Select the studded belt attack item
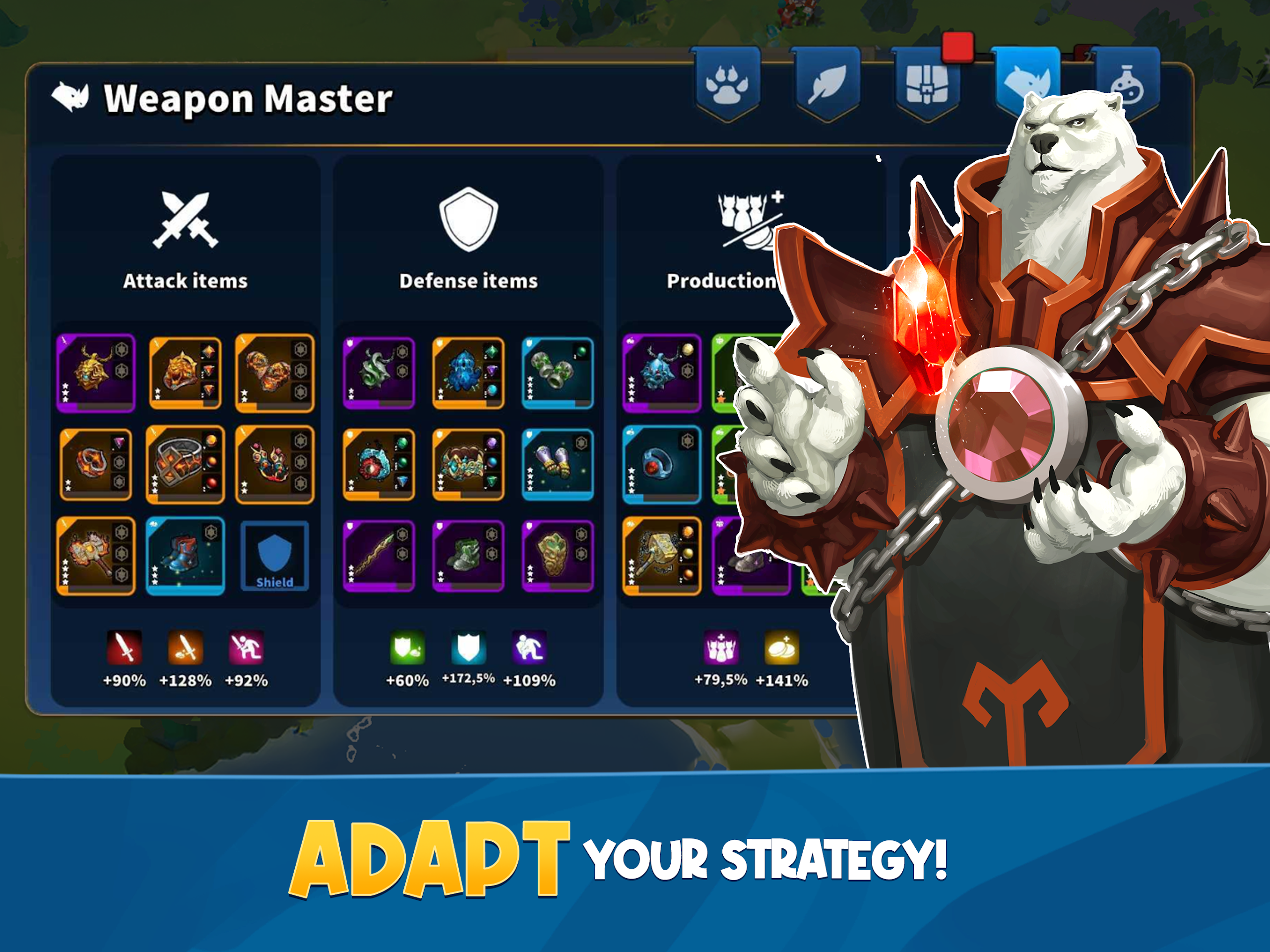 click(185, 464)
